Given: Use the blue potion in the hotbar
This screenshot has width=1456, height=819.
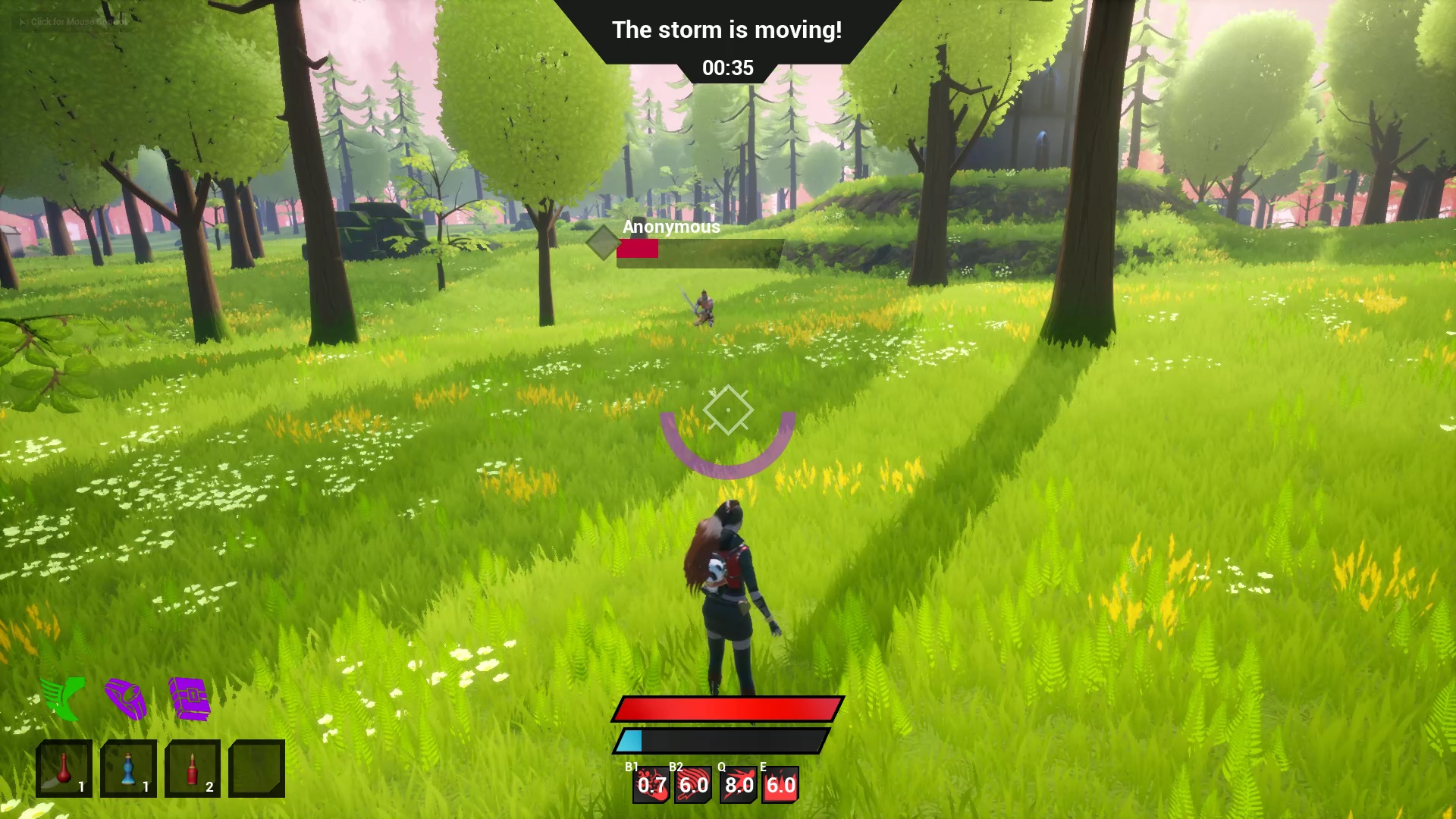Looking at the screenshot, I should point(128,768).
